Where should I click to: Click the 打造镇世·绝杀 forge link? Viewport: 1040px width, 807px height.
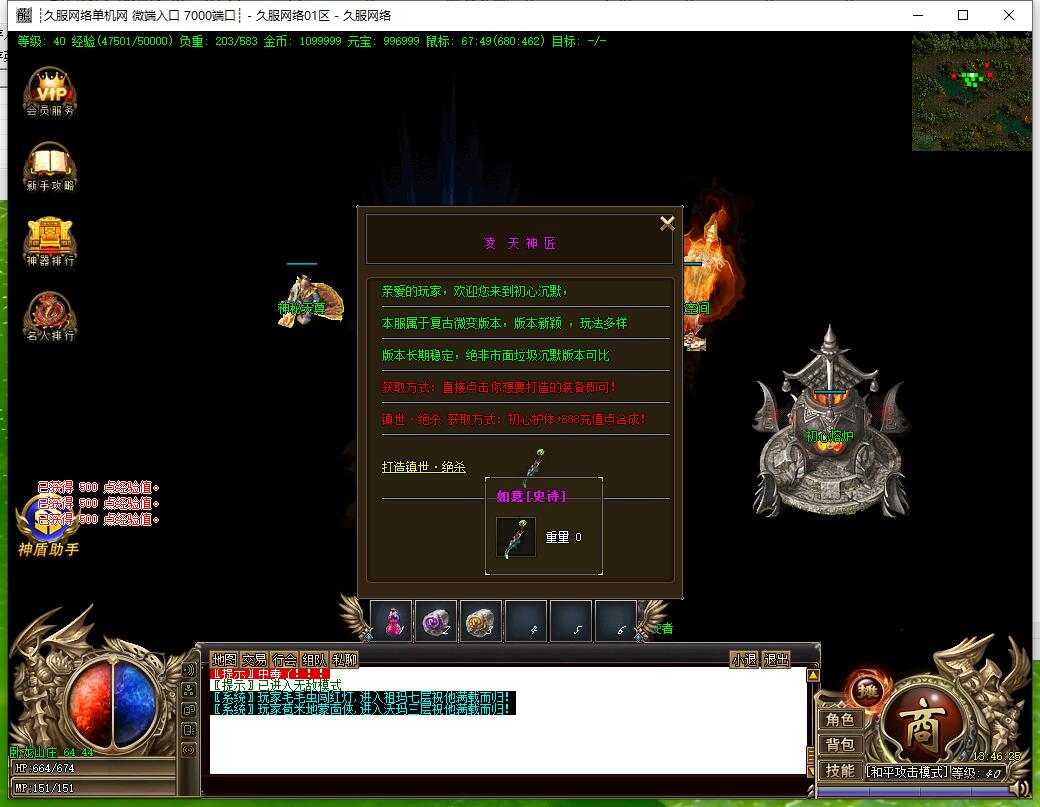pos(423,467)
